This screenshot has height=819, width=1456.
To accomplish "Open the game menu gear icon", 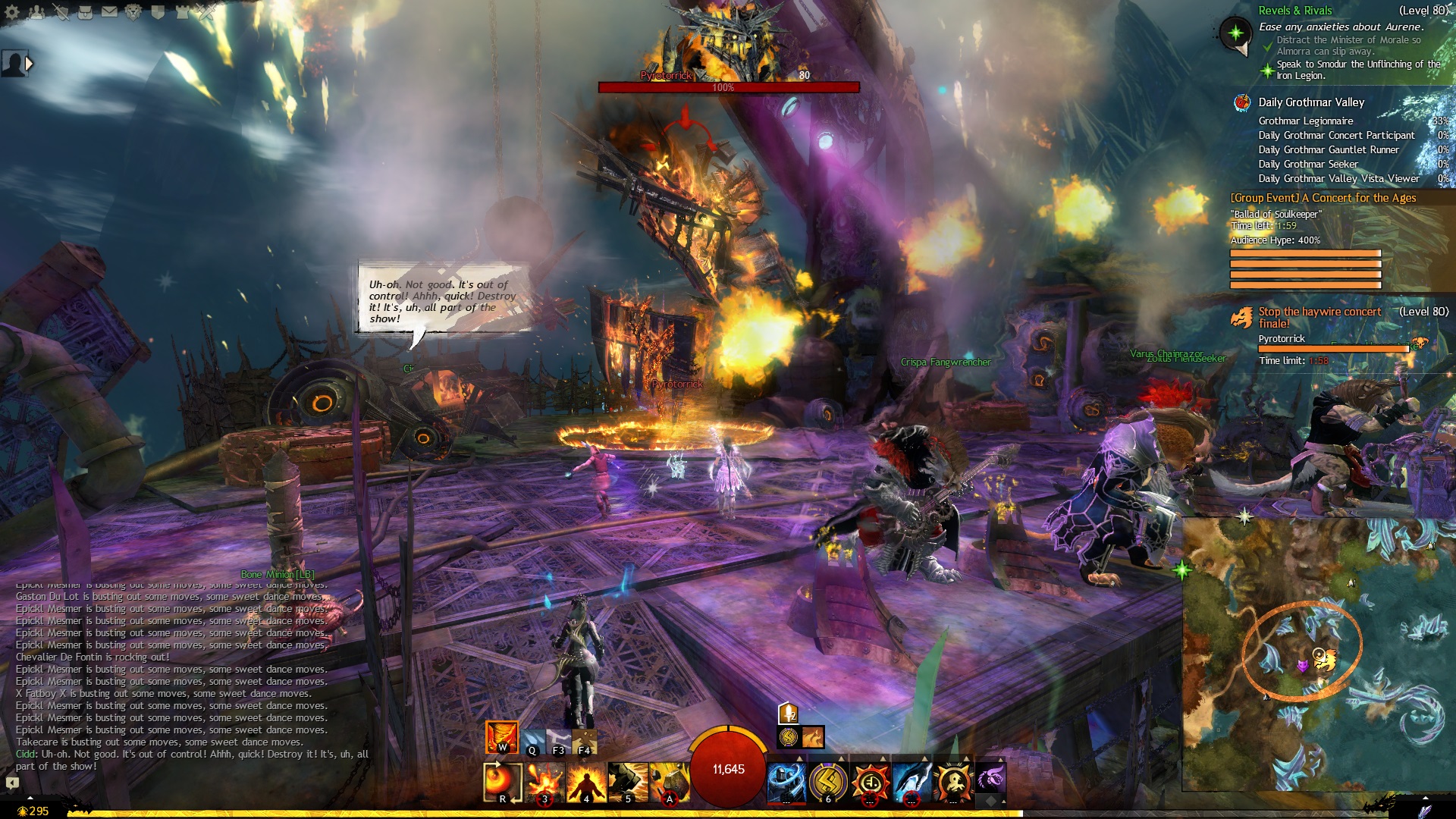I will click(12, 12).
